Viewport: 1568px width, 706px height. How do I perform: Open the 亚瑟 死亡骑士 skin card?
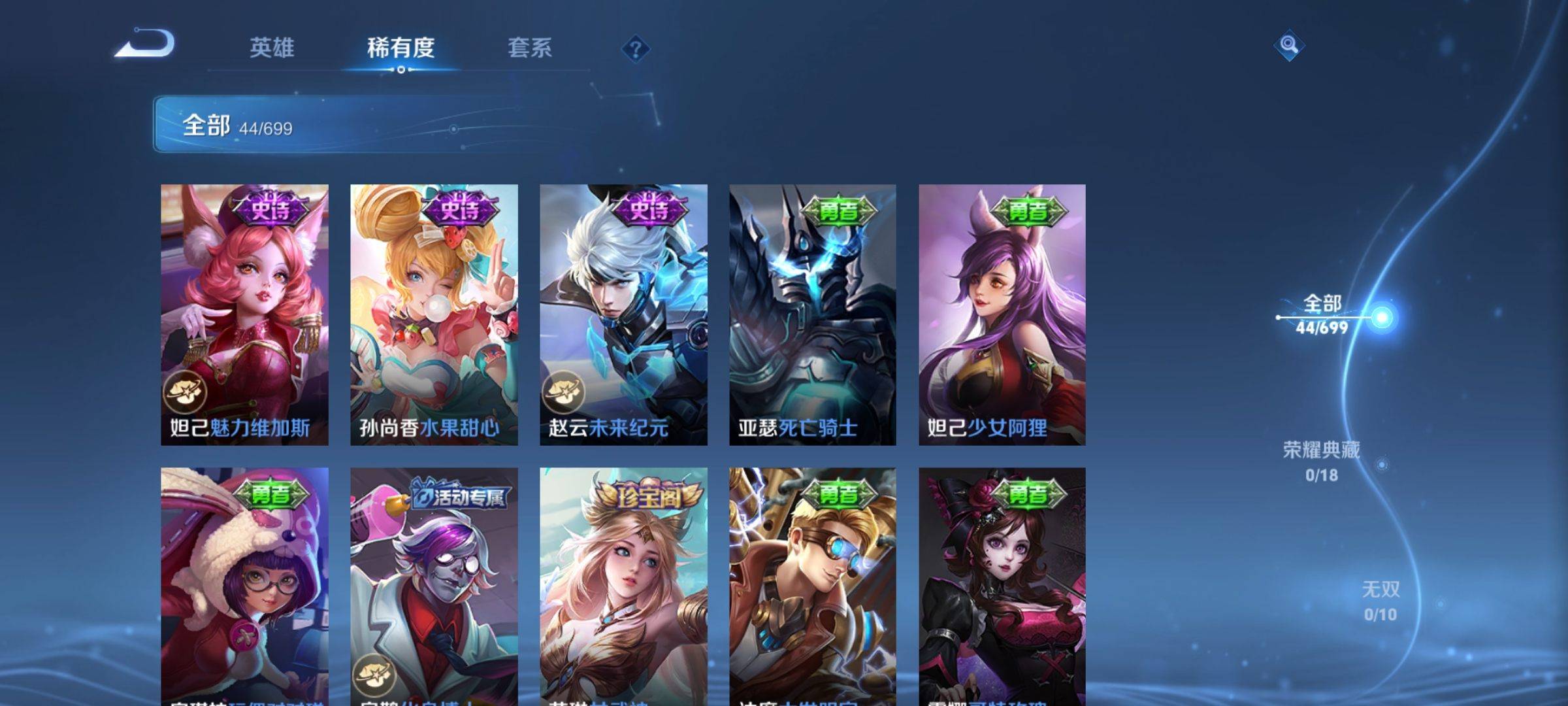pyautogui.click(x=813, y=314)
